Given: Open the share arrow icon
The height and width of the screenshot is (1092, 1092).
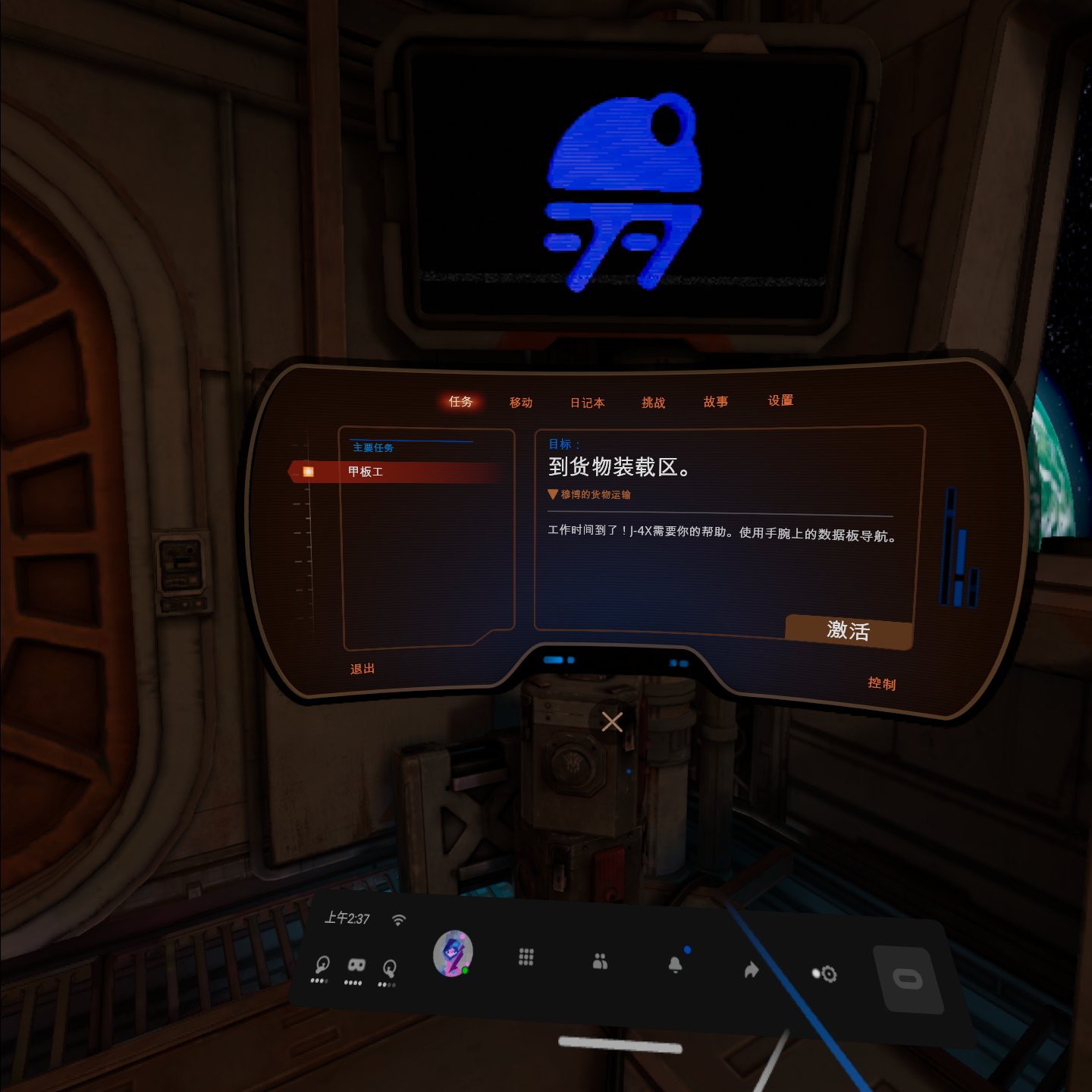Looking at the screenshot, I should (751, 969).
